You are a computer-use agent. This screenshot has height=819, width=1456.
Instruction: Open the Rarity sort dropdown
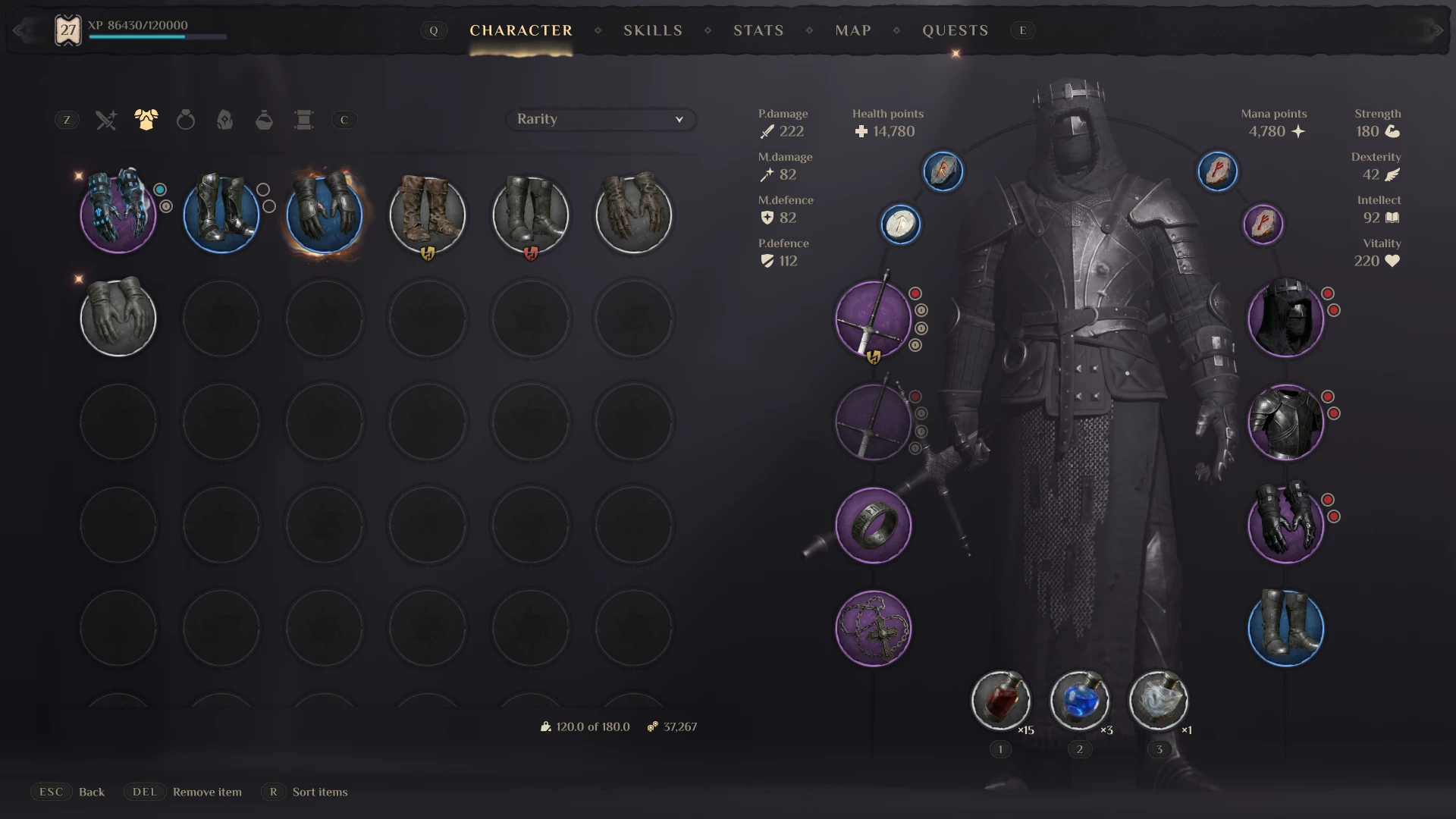tap(600, 119)
